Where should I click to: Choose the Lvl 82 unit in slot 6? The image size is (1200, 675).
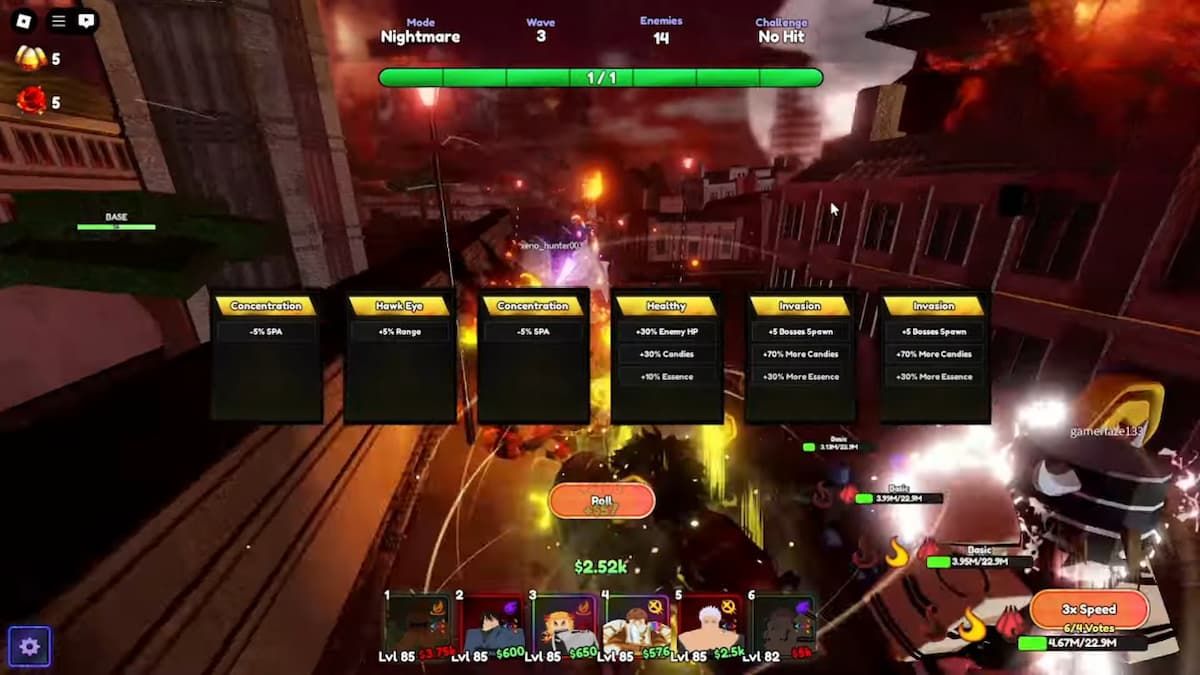(x=783, y=624)
